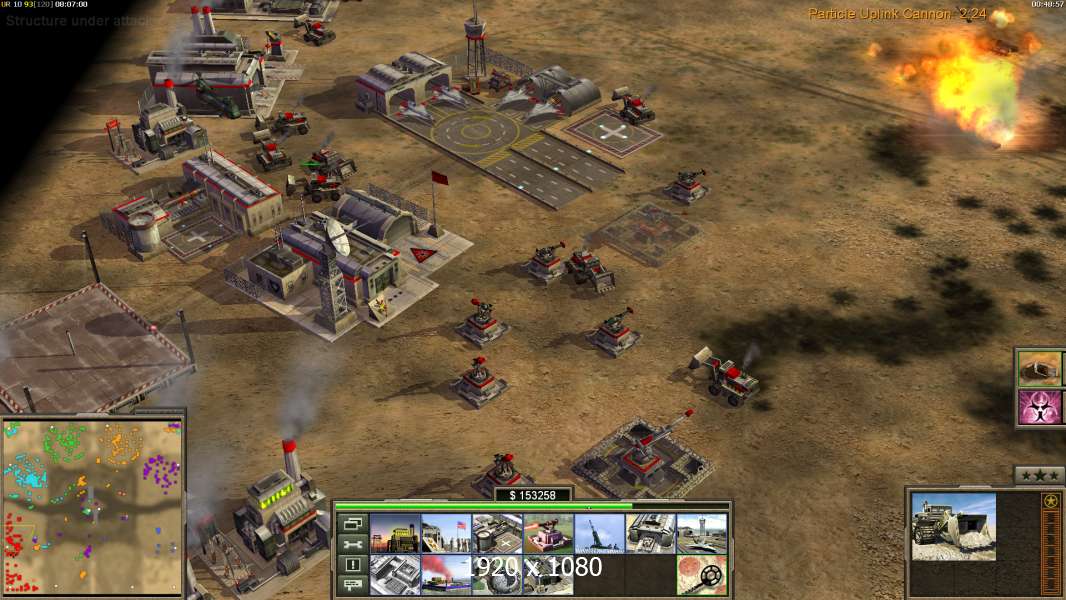Build a Cold Fusion Reactor power plant

pyautogui.click(x=394, y=533)
